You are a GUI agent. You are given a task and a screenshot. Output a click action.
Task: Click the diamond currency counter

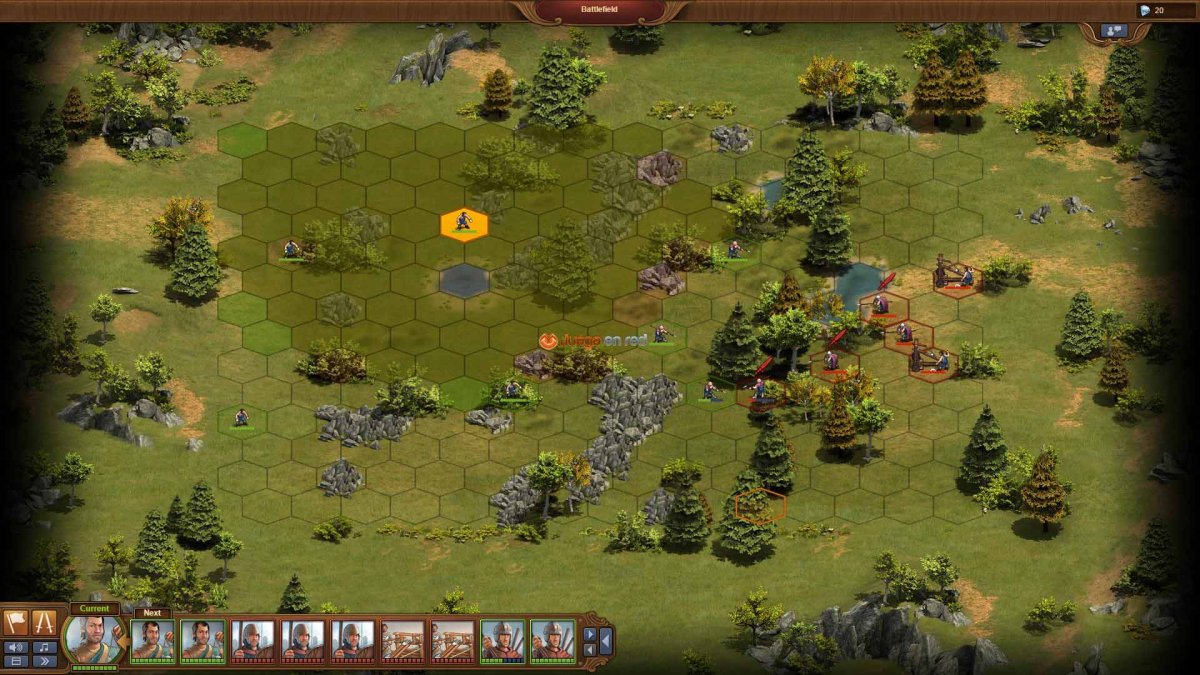[x=1151, y=10]
